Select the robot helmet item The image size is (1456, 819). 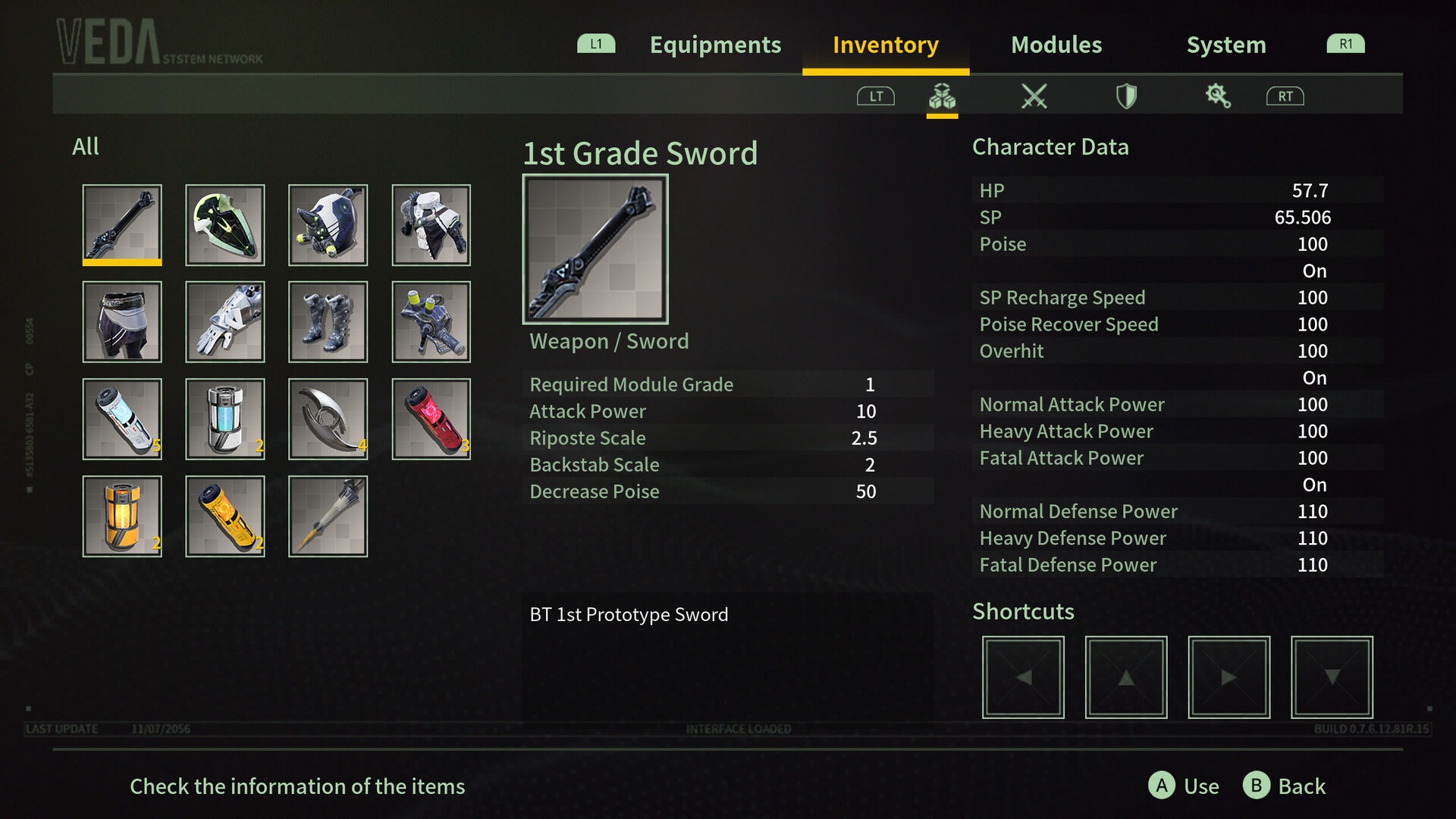click(x=328, y=224)
